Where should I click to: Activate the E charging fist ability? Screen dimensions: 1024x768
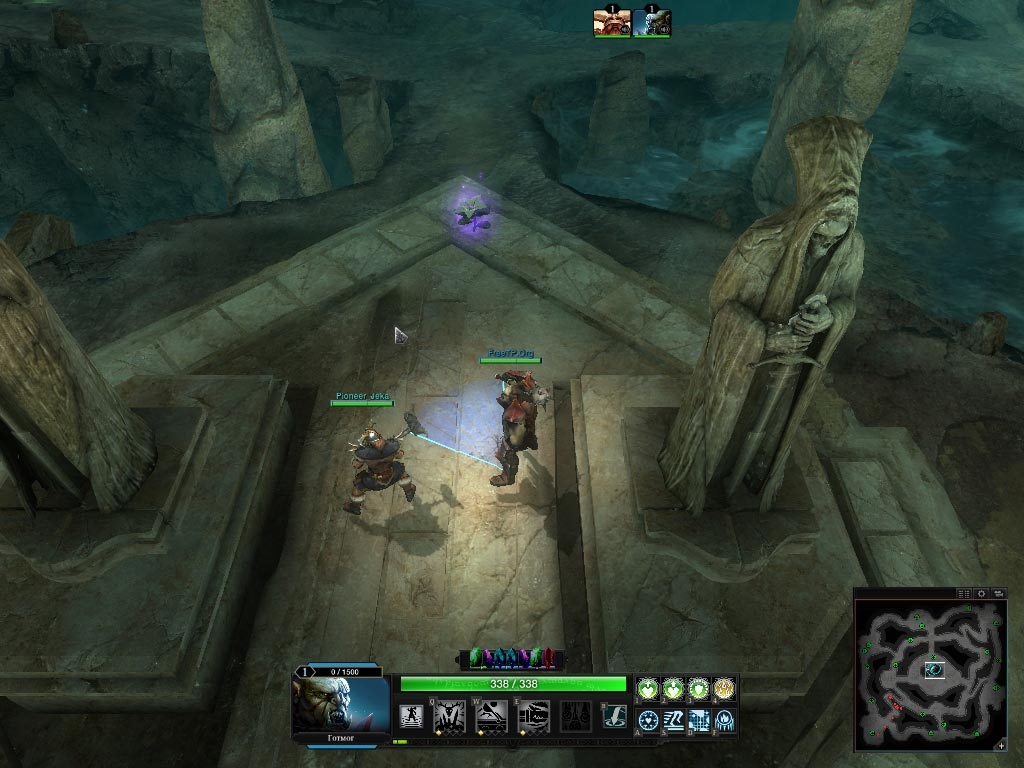coord(533,715)
